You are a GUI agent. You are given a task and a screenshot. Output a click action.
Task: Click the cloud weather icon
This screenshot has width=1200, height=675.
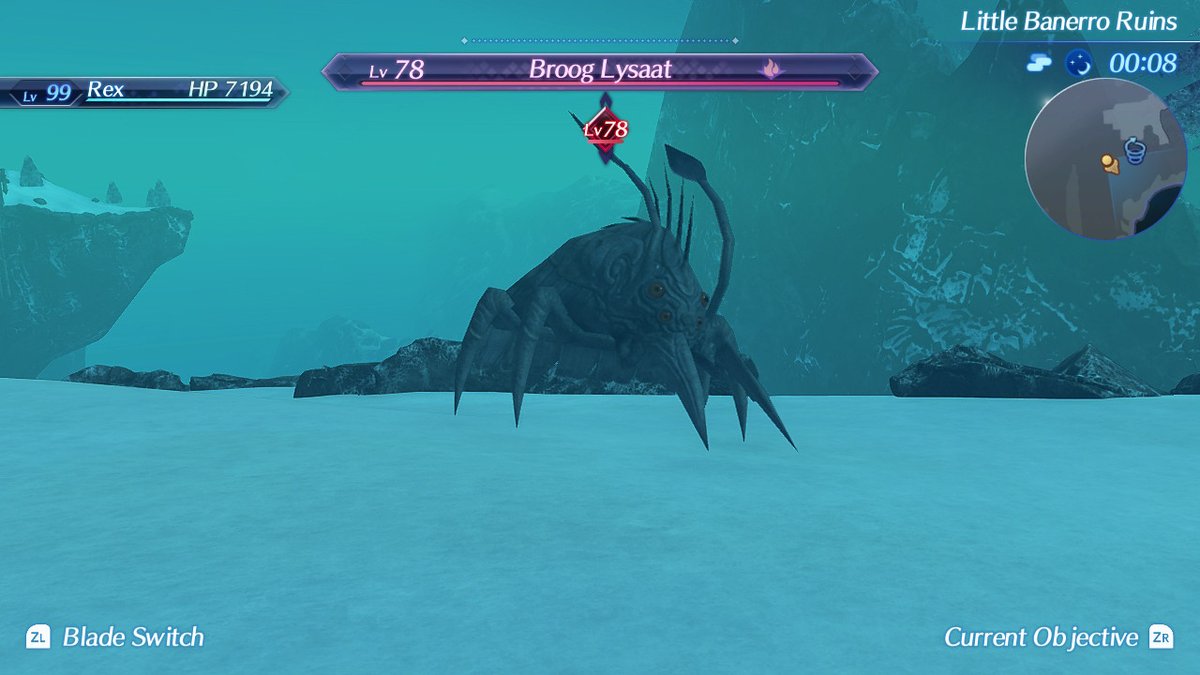[x=1038, y=63]
